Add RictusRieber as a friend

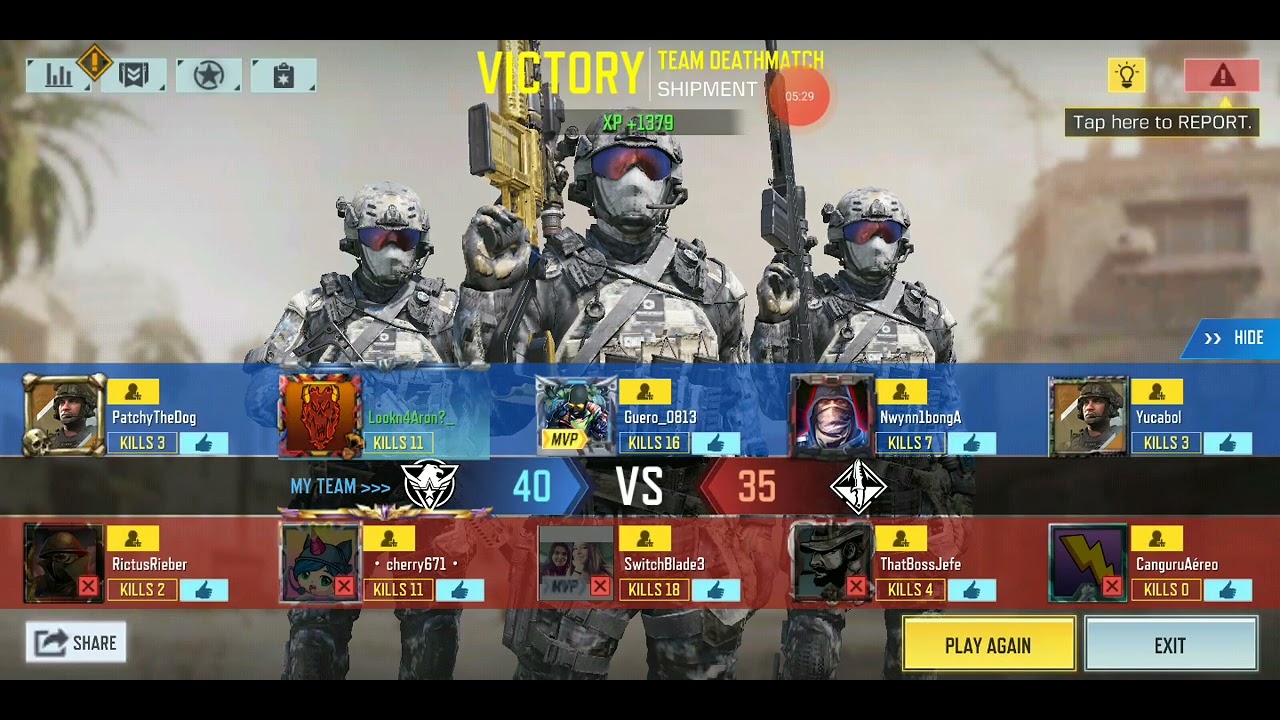(134, 540)
